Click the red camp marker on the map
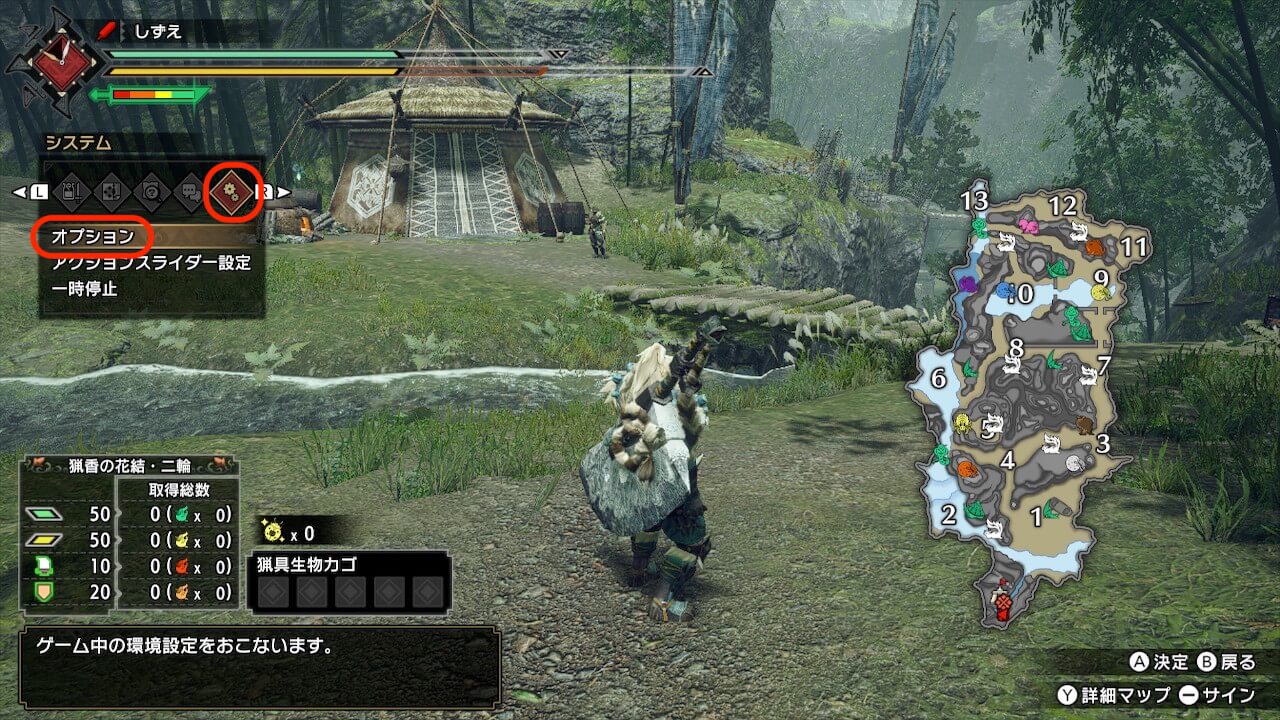This screenshot has height=720, width=1280. [x=1002, y=604]
